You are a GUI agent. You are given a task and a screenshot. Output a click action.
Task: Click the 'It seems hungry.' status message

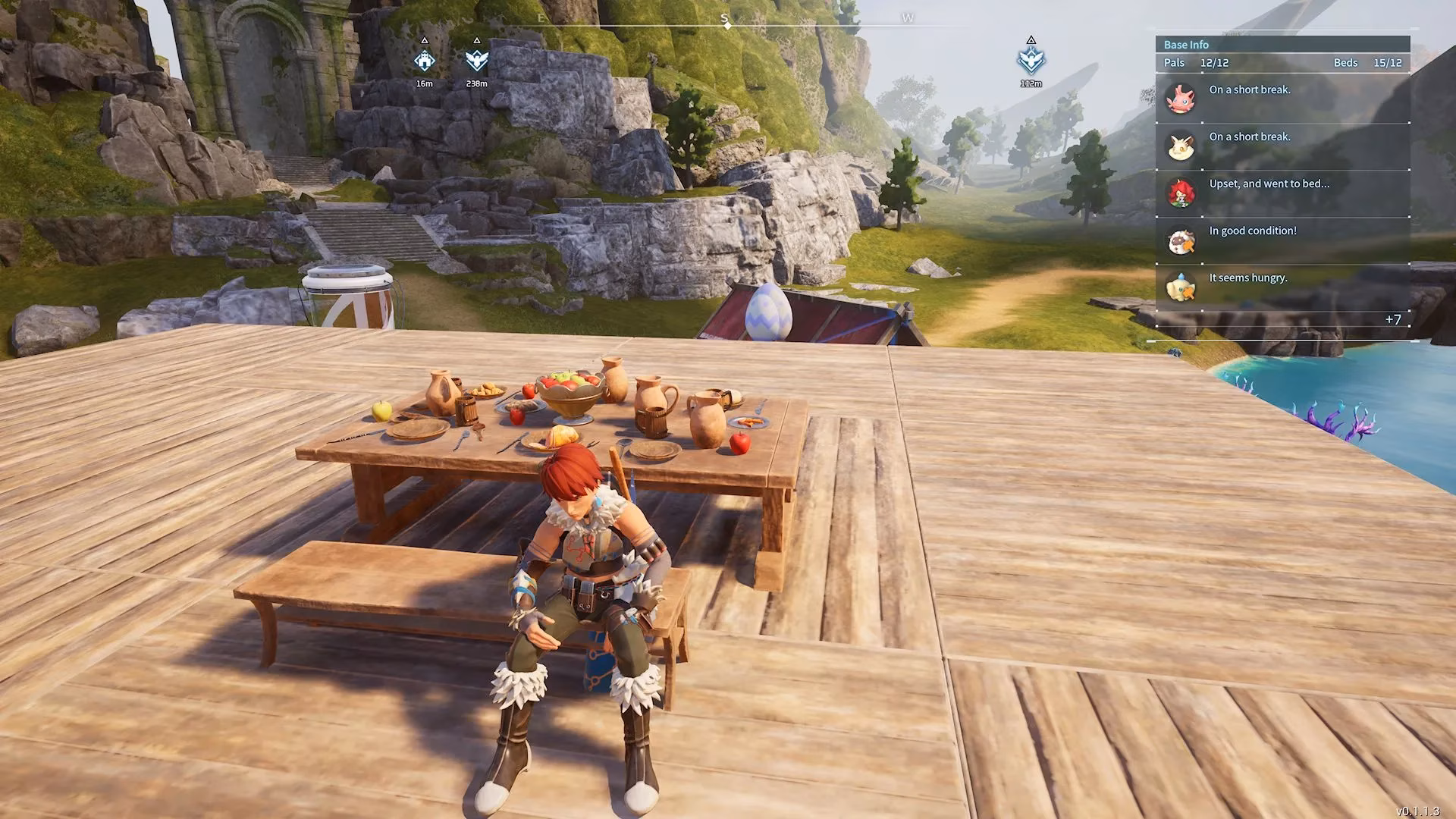tap(1248, 278)
